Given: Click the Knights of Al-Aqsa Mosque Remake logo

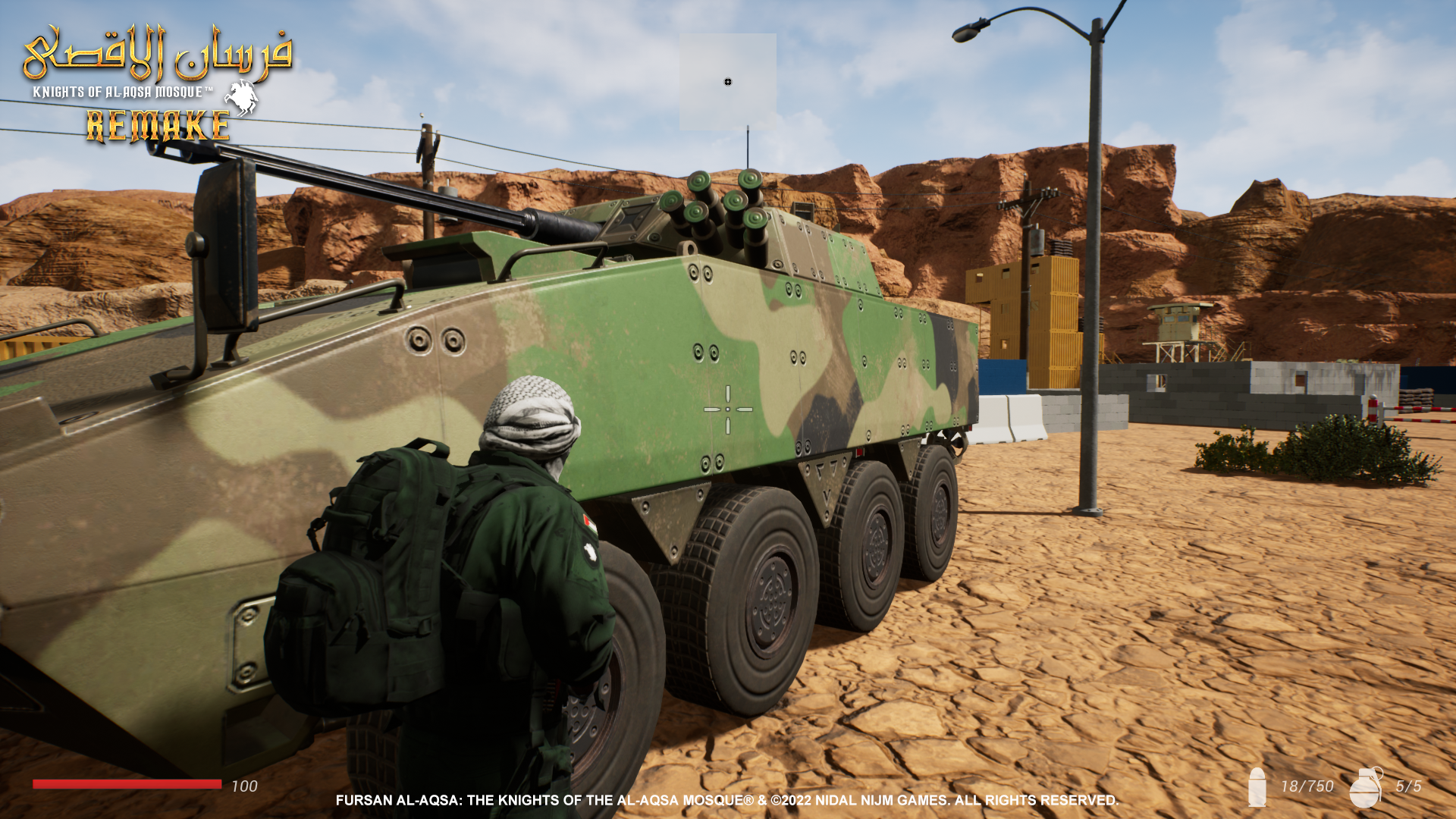Looking at the screenshot, I should pos(158,85).
